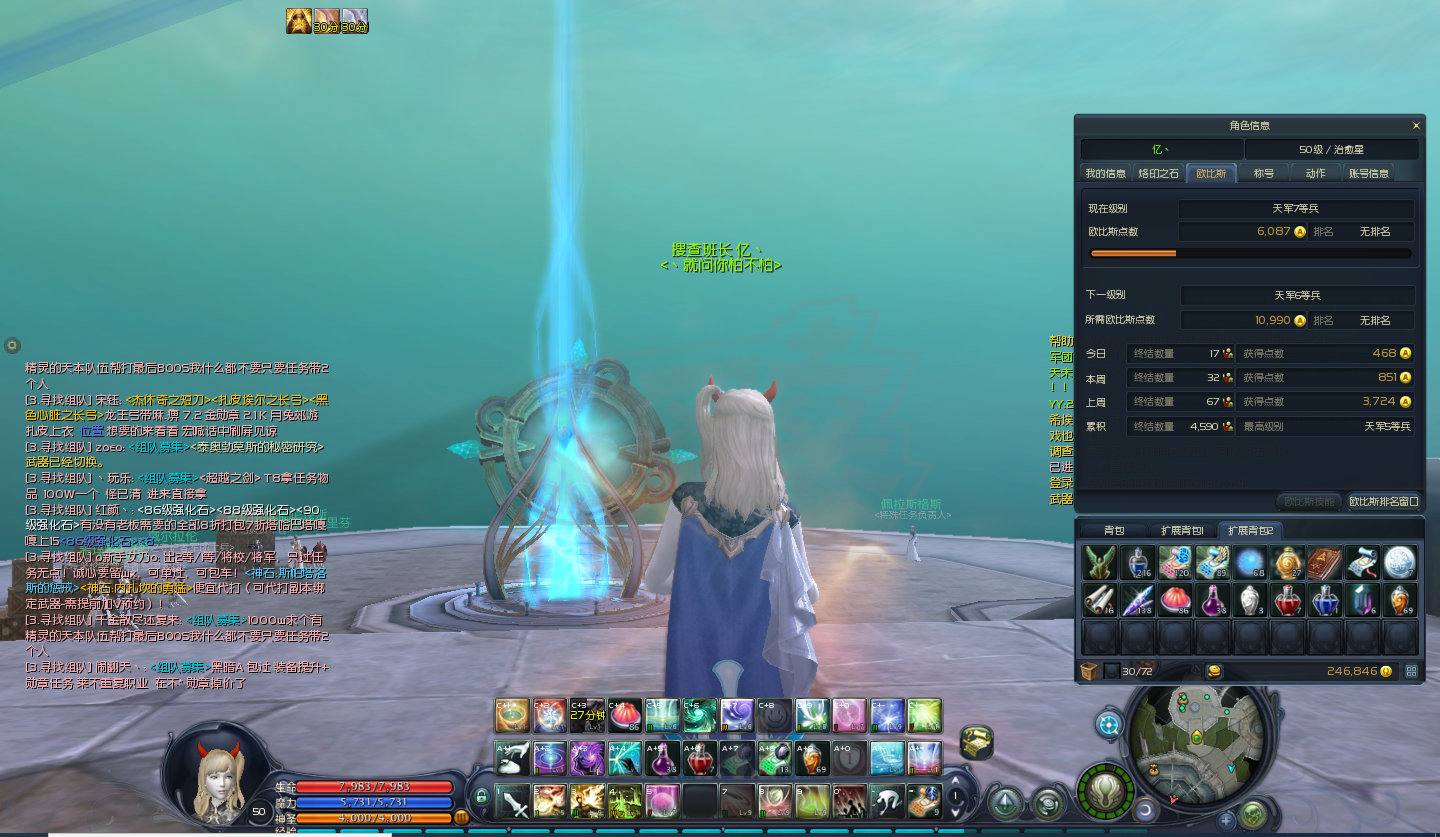Use the red jelly item on hotbar
The image size is (1440, 837).
pyautogui.click(x=626, y=716)
